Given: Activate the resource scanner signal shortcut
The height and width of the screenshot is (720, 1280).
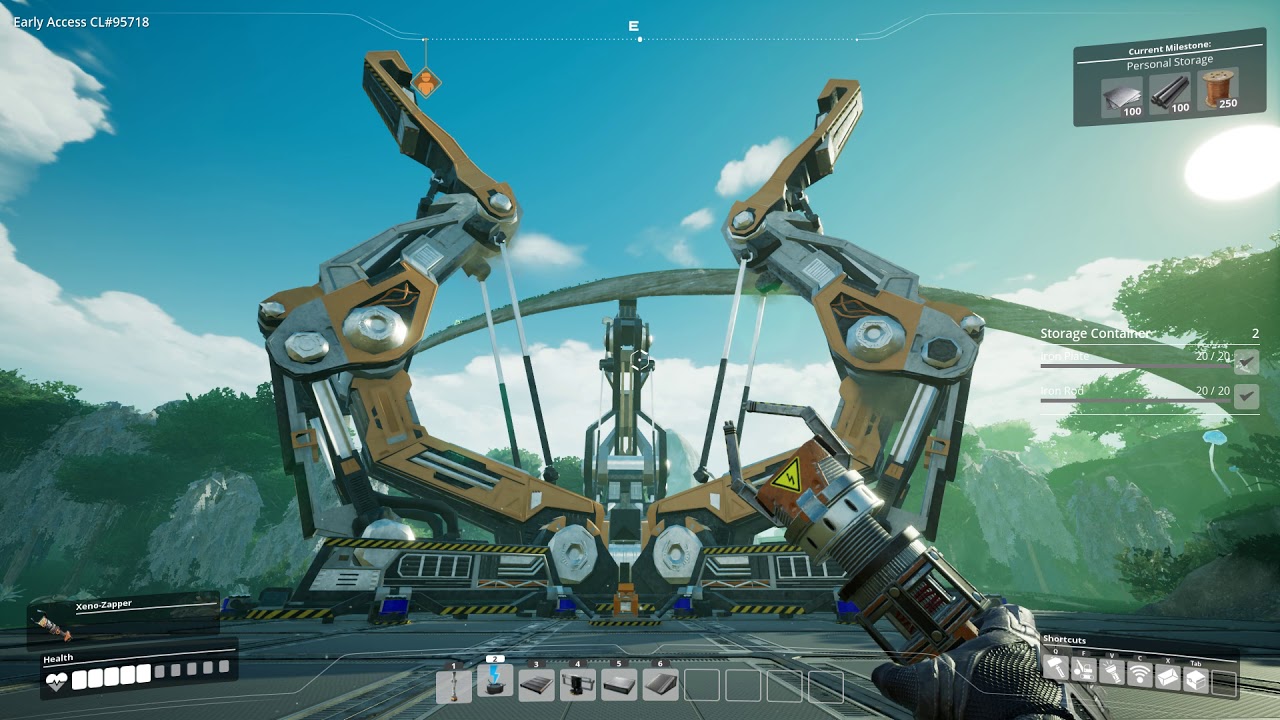Looking at the screenshot, I should (x=1139, y=673).
